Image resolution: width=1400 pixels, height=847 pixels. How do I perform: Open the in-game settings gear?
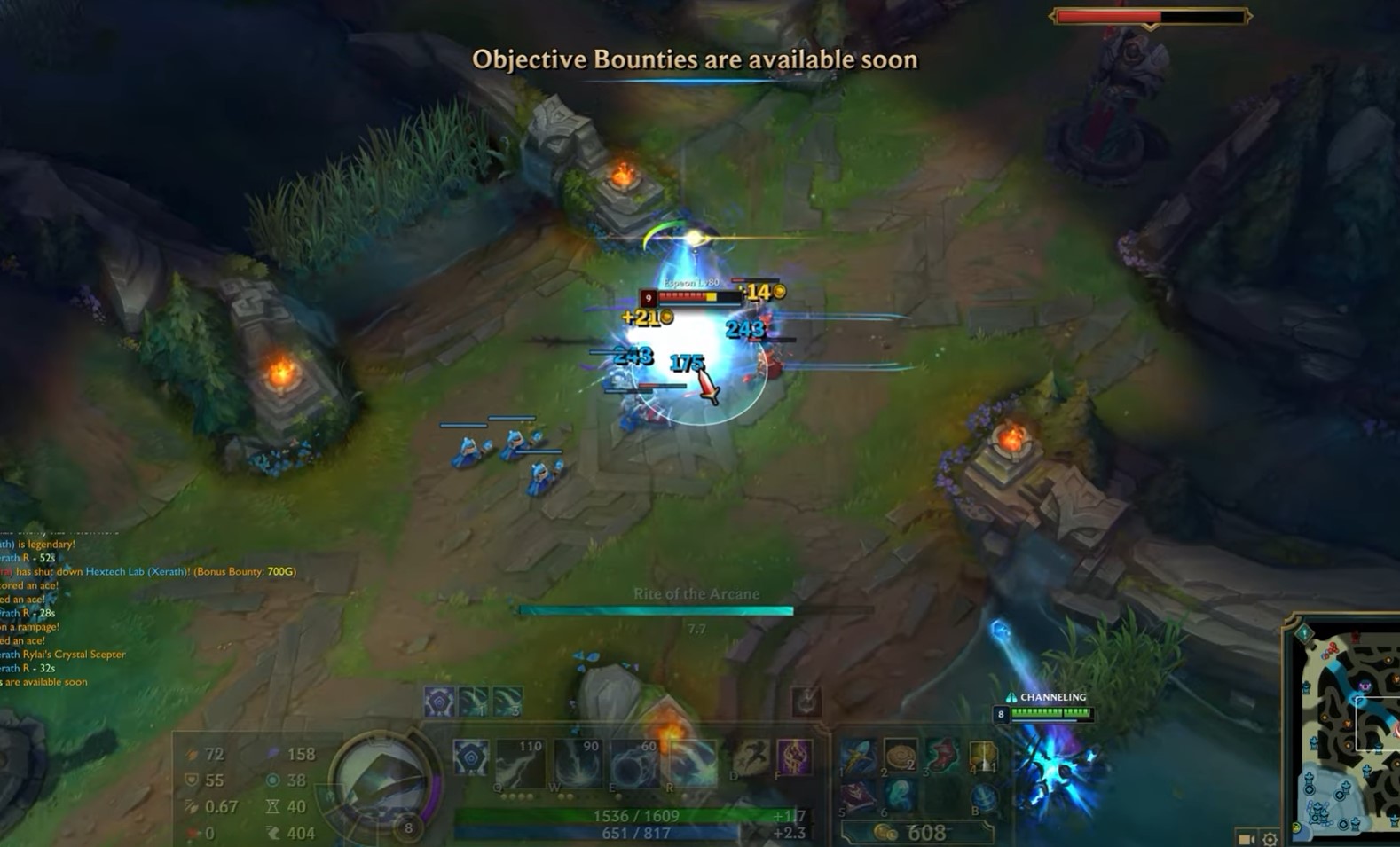pos(1268,836)
